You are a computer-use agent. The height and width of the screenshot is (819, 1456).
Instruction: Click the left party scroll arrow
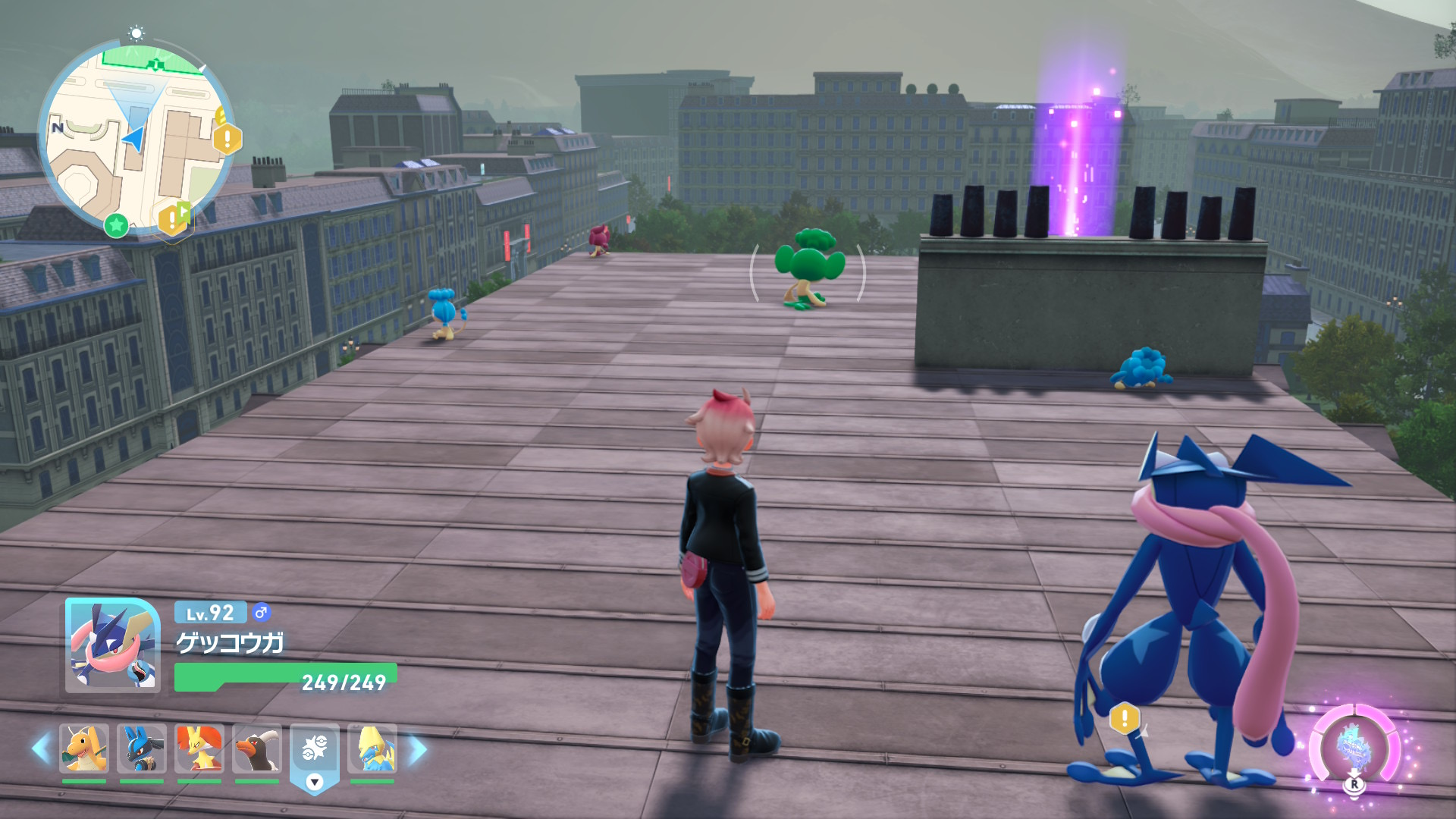pyautogui.click(x=41, y=748)
